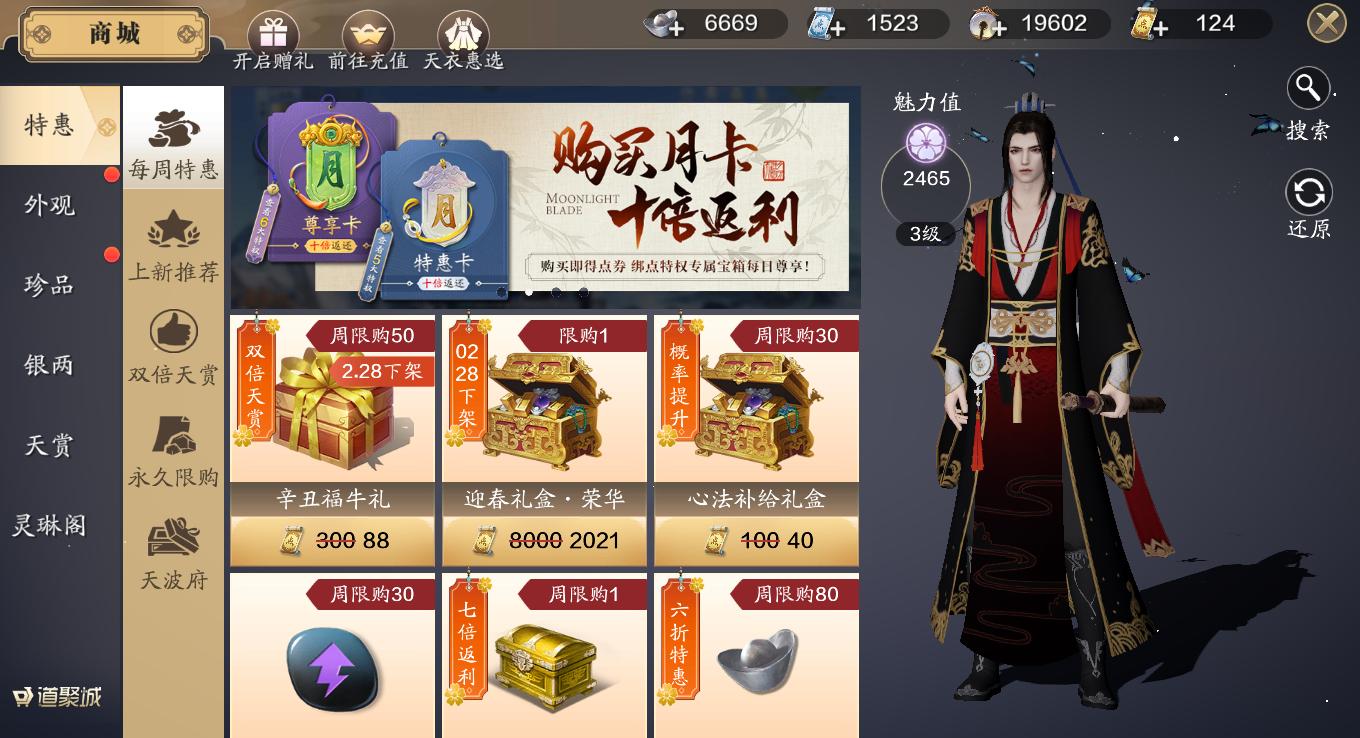Open the 道聚城 logo in bottom corner
The height and width of the screenshot is (738, 1360).
coord(55,698)
